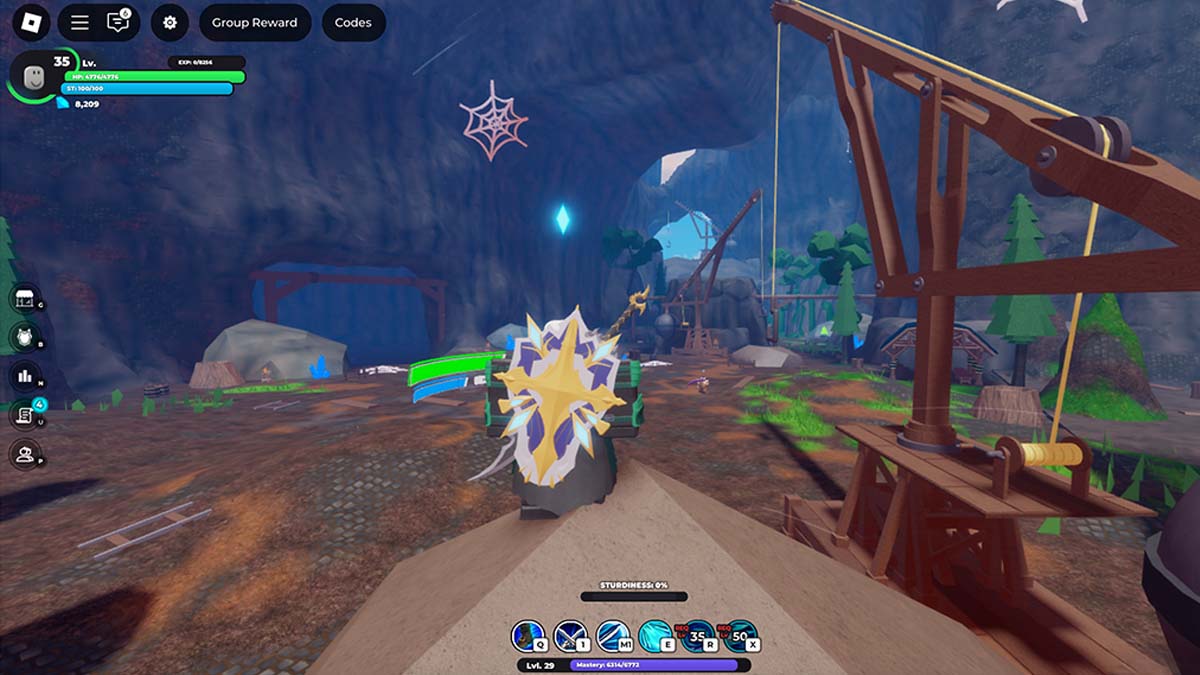Screen dimensions: 1200x675
Task: Select the crossed swords weapon slot
Action: (x=570, y=636)
